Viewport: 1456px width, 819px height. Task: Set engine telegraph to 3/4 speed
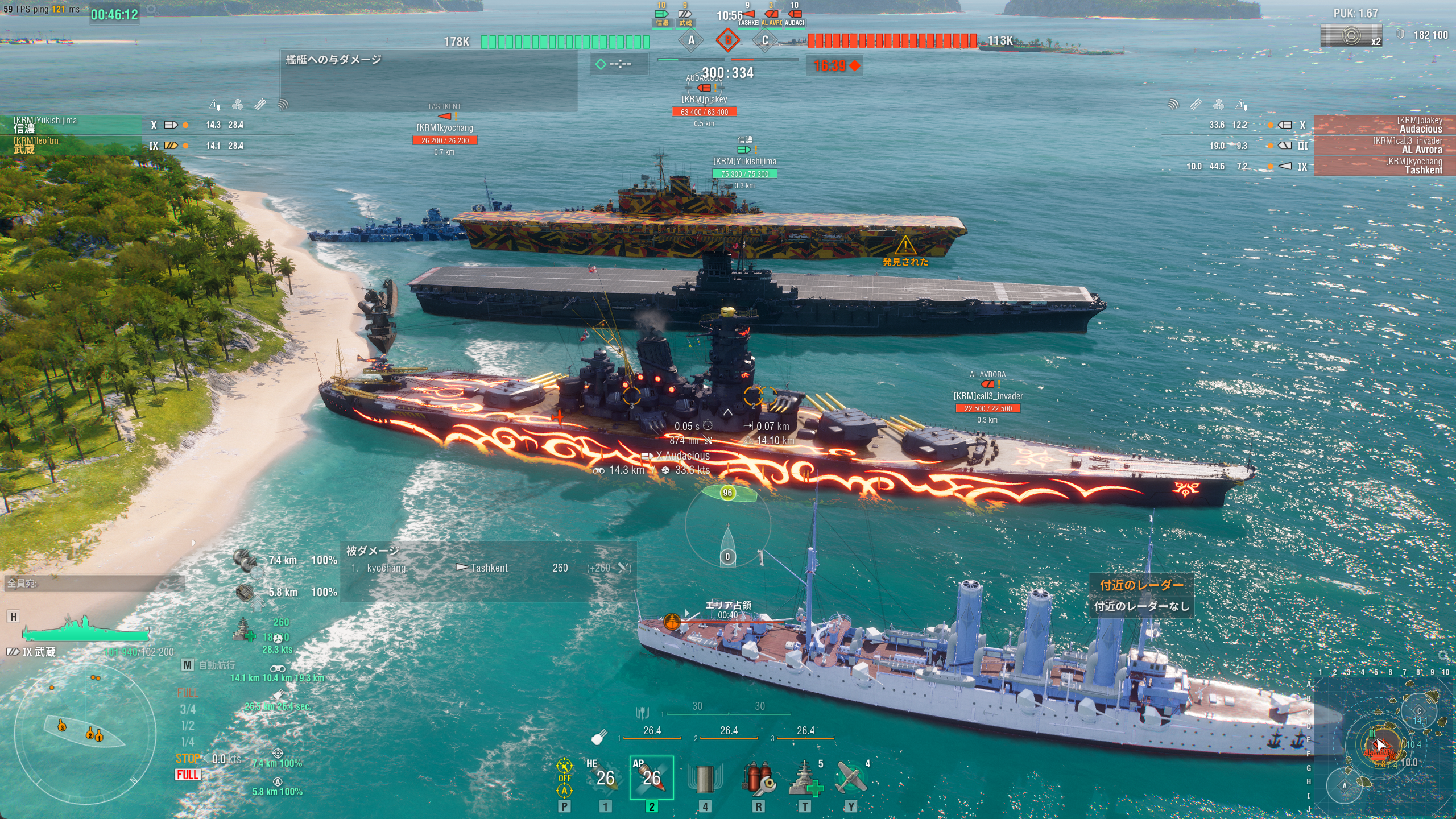pos(187,709)
